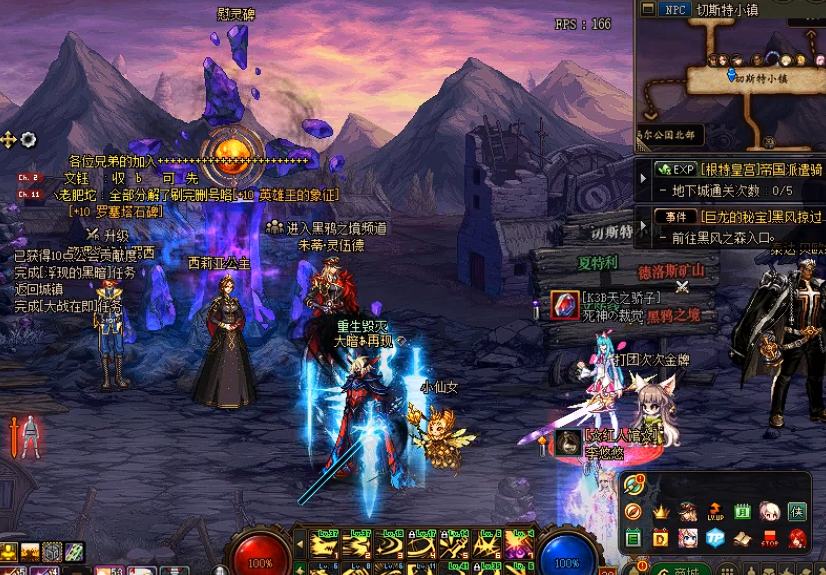This screenshot has height=575, width=826.
Task: Click the gear icon near the chat
Action: pyautogui.click(x=29, y=139)
